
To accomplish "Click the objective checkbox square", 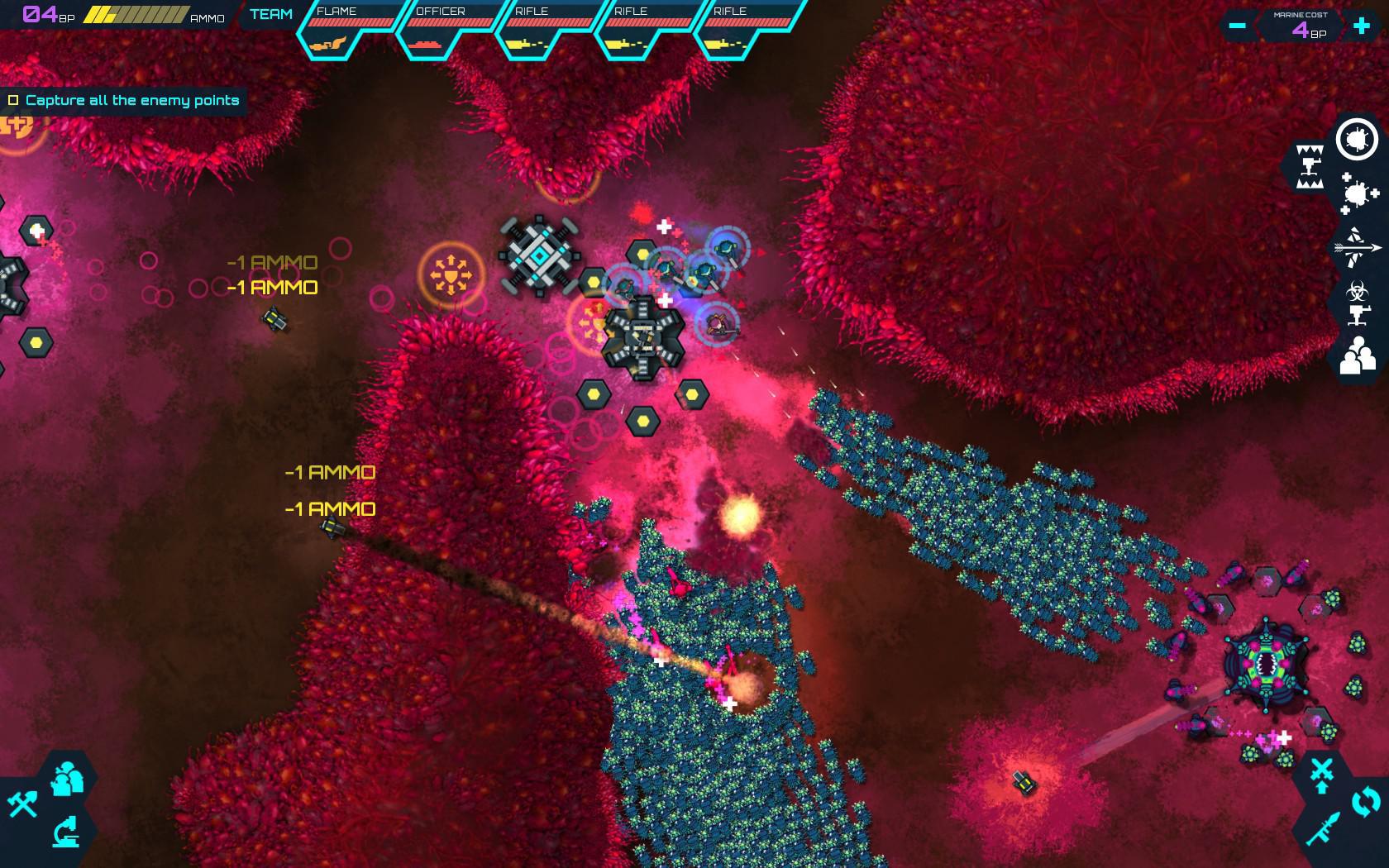I will click(x=13, y=99).
